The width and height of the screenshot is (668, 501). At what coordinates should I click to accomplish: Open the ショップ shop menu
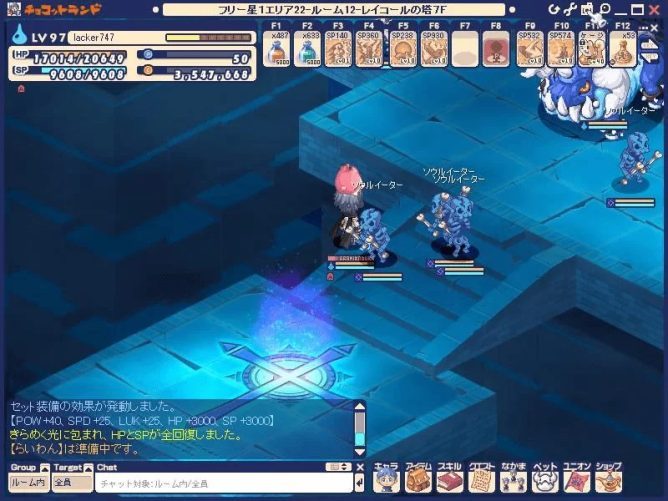(608, 480)
